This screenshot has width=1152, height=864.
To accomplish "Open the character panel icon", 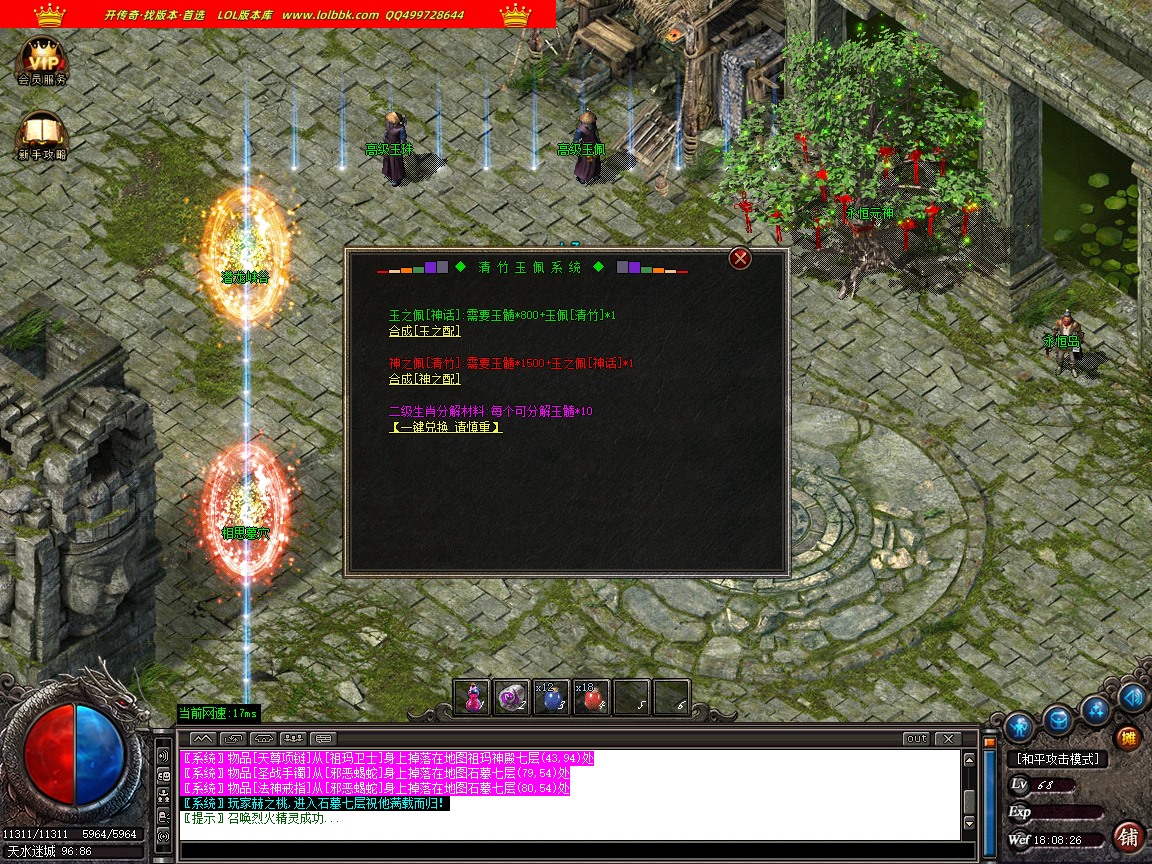I will pos(1019,726).
